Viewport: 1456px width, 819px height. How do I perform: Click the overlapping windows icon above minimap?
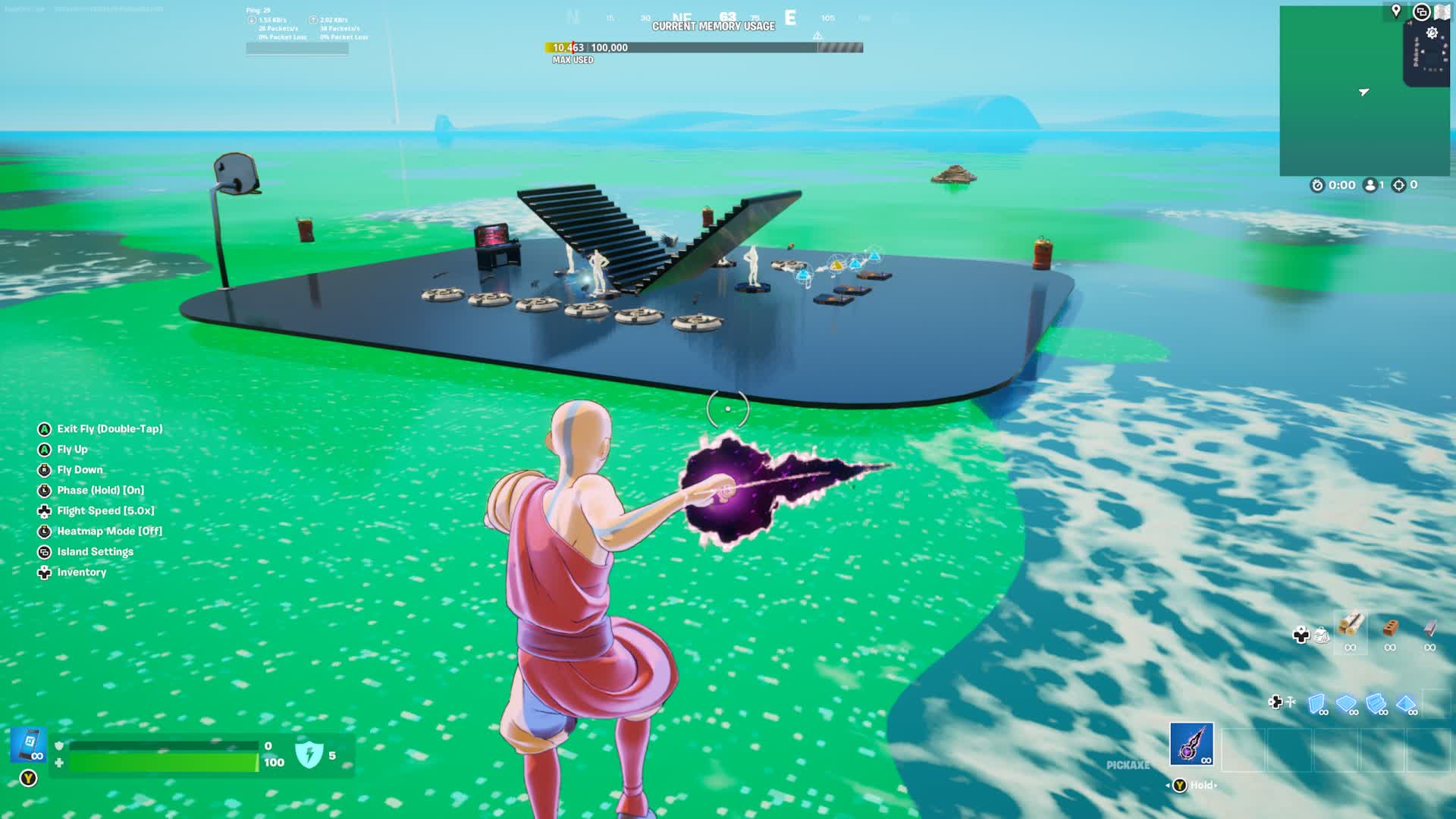coord(1421,12)
